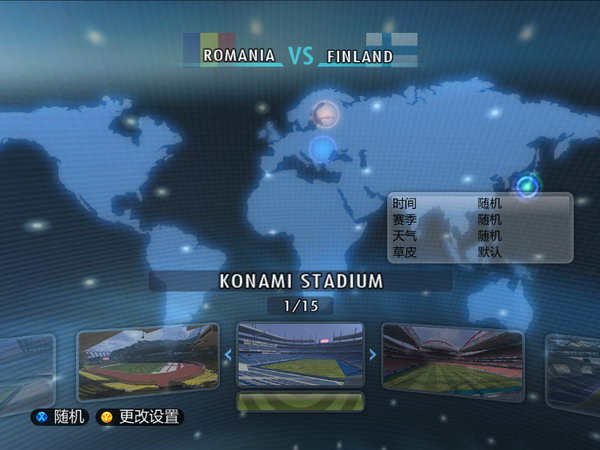This screenshot has height=450, width=600.
Task: Choose the stadium thumbnail with the red running track
Action: (147, 361)
